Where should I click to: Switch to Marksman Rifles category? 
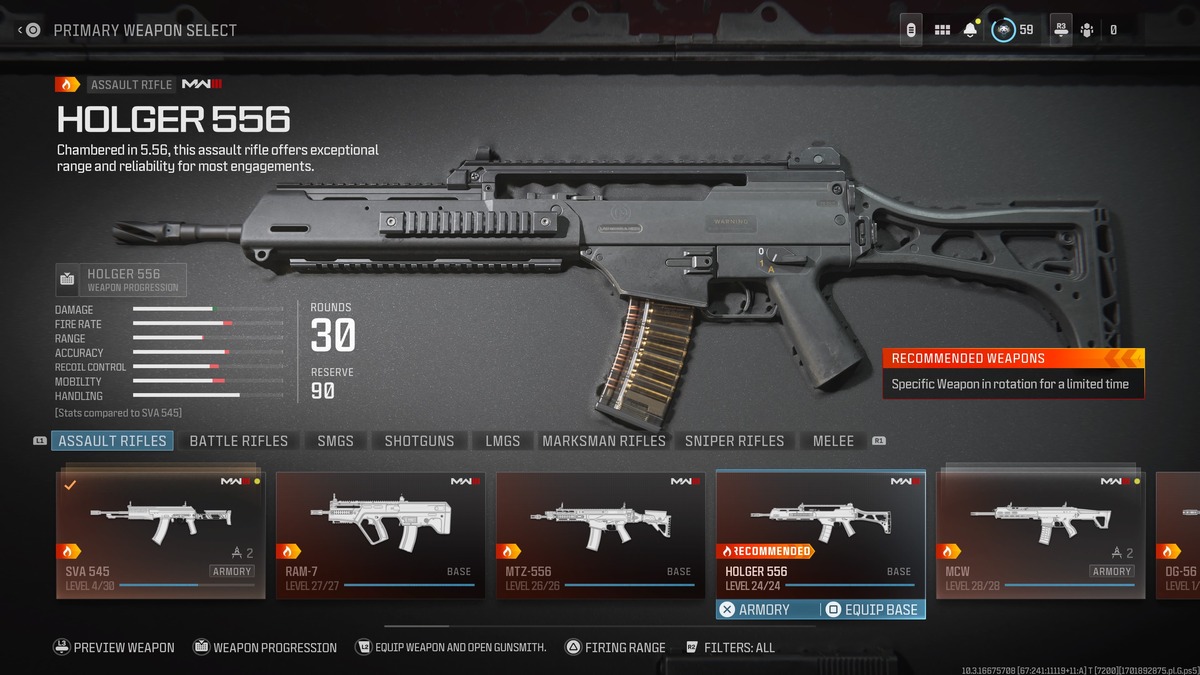[603, 441]
